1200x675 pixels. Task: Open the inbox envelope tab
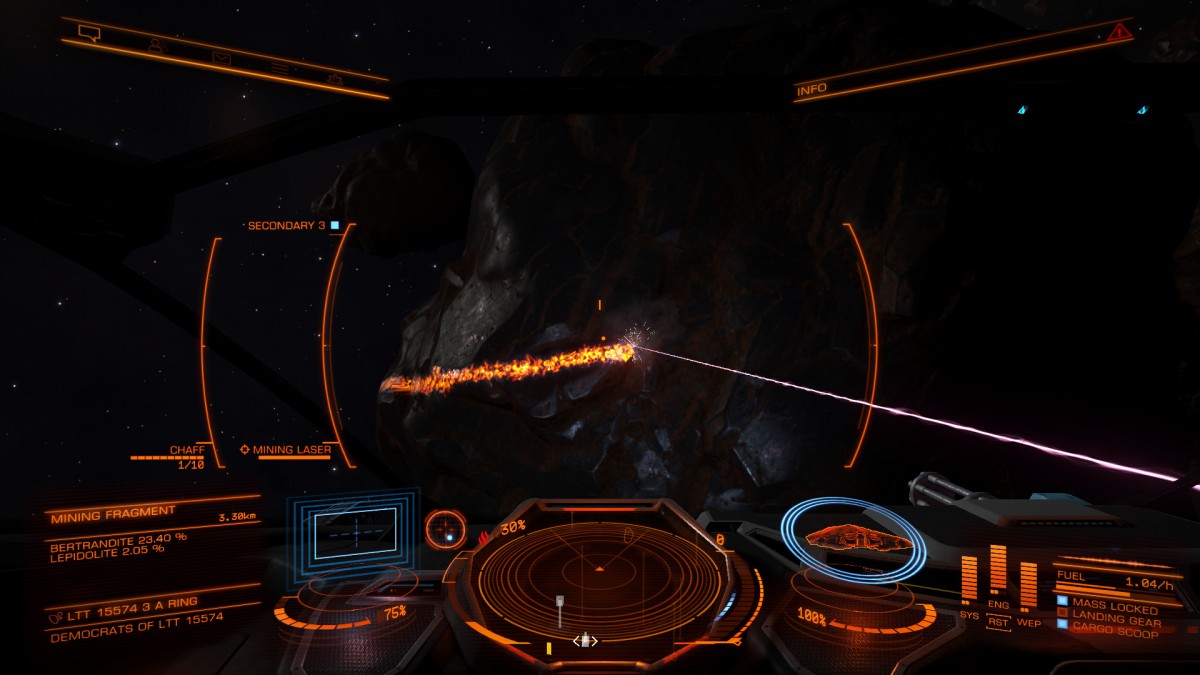(x=220, y=57)
